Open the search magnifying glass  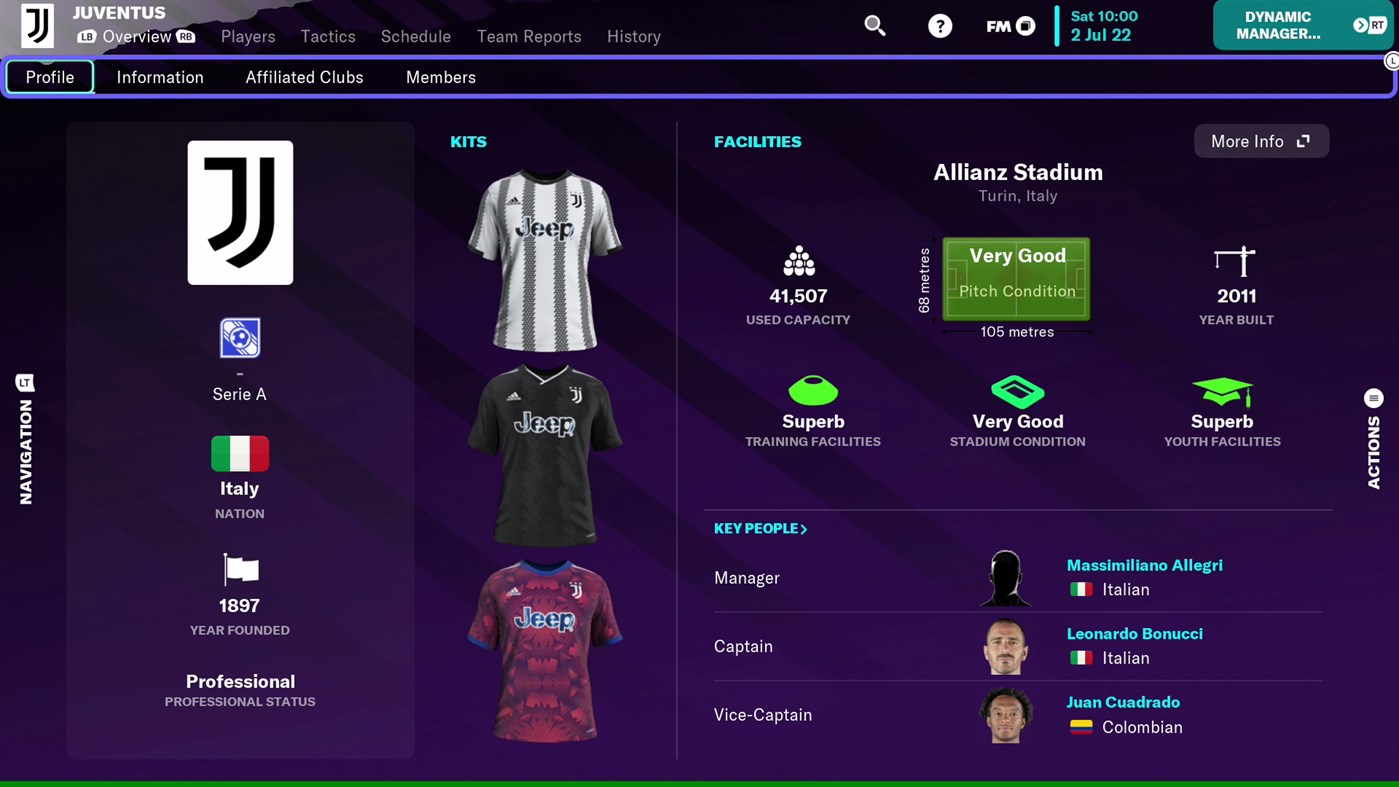click(x=874, y=26)
